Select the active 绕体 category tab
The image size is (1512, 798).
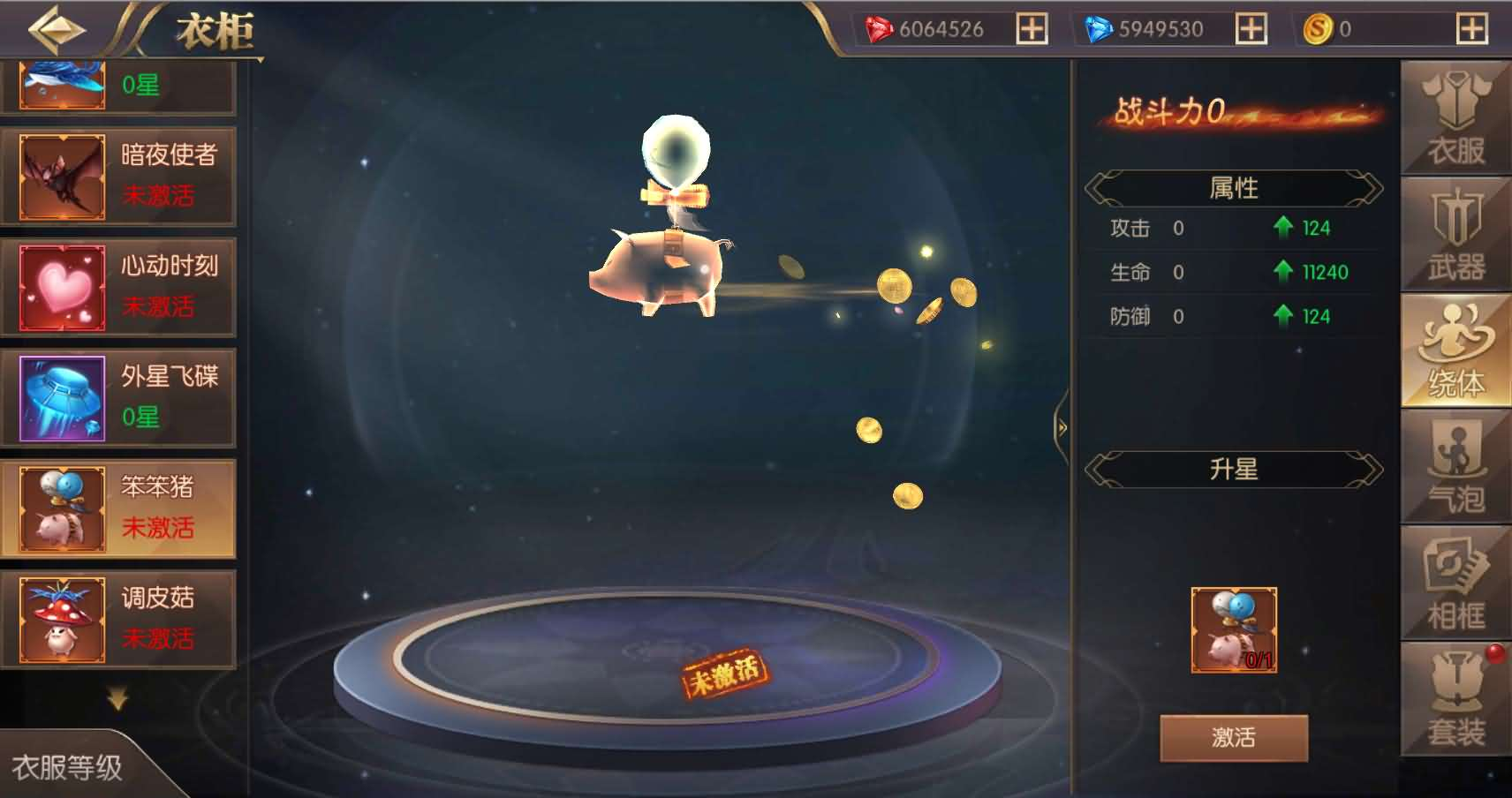point(1454,349)
